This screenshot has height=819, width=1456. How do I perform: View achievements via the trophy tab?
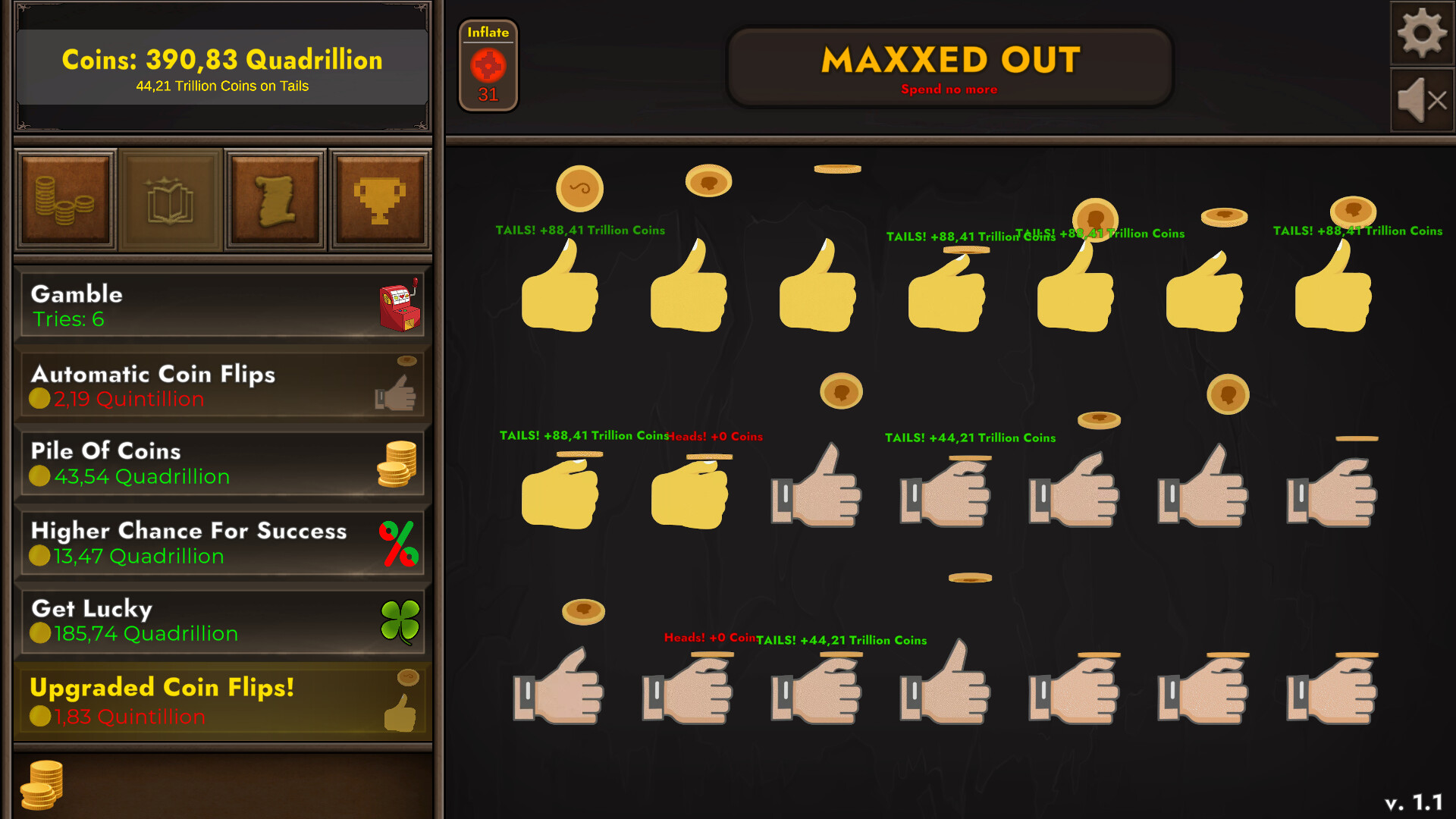click(379, 199)
